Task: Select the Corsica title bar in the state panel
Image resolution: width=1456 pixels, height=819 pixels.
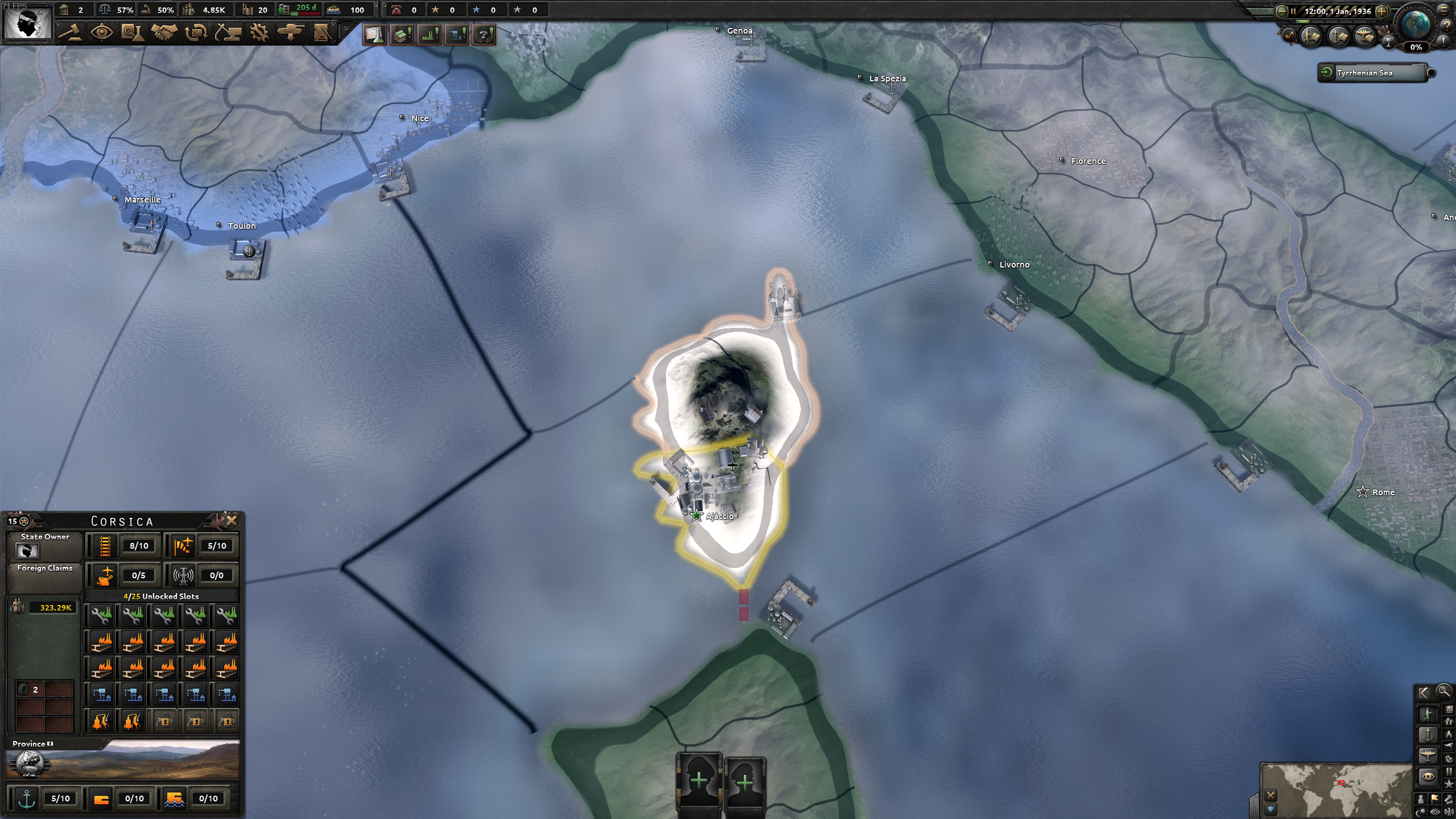Action: pyautogui.click(x=121, y=521)
